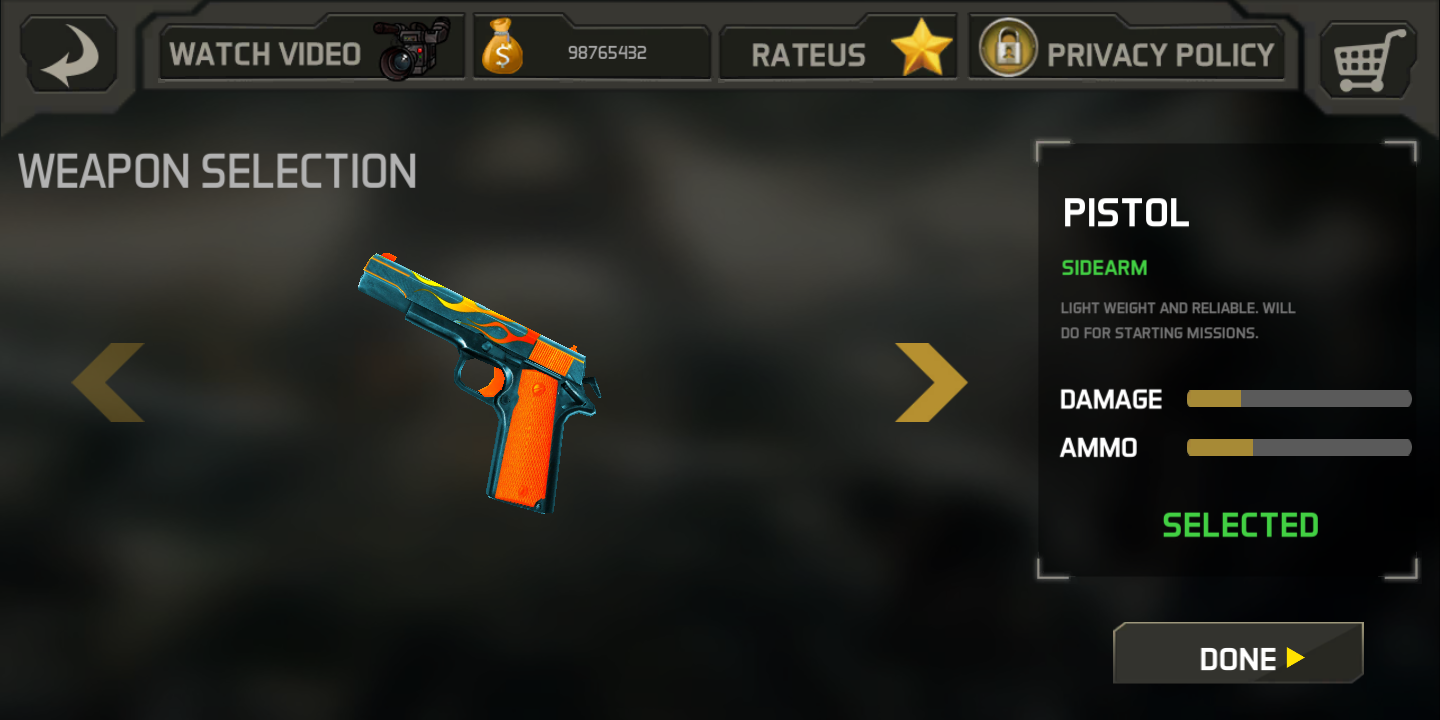Screen dimensions: 1440x720
Task: Go back using the curved arrow button
Action: click(69, 54)
